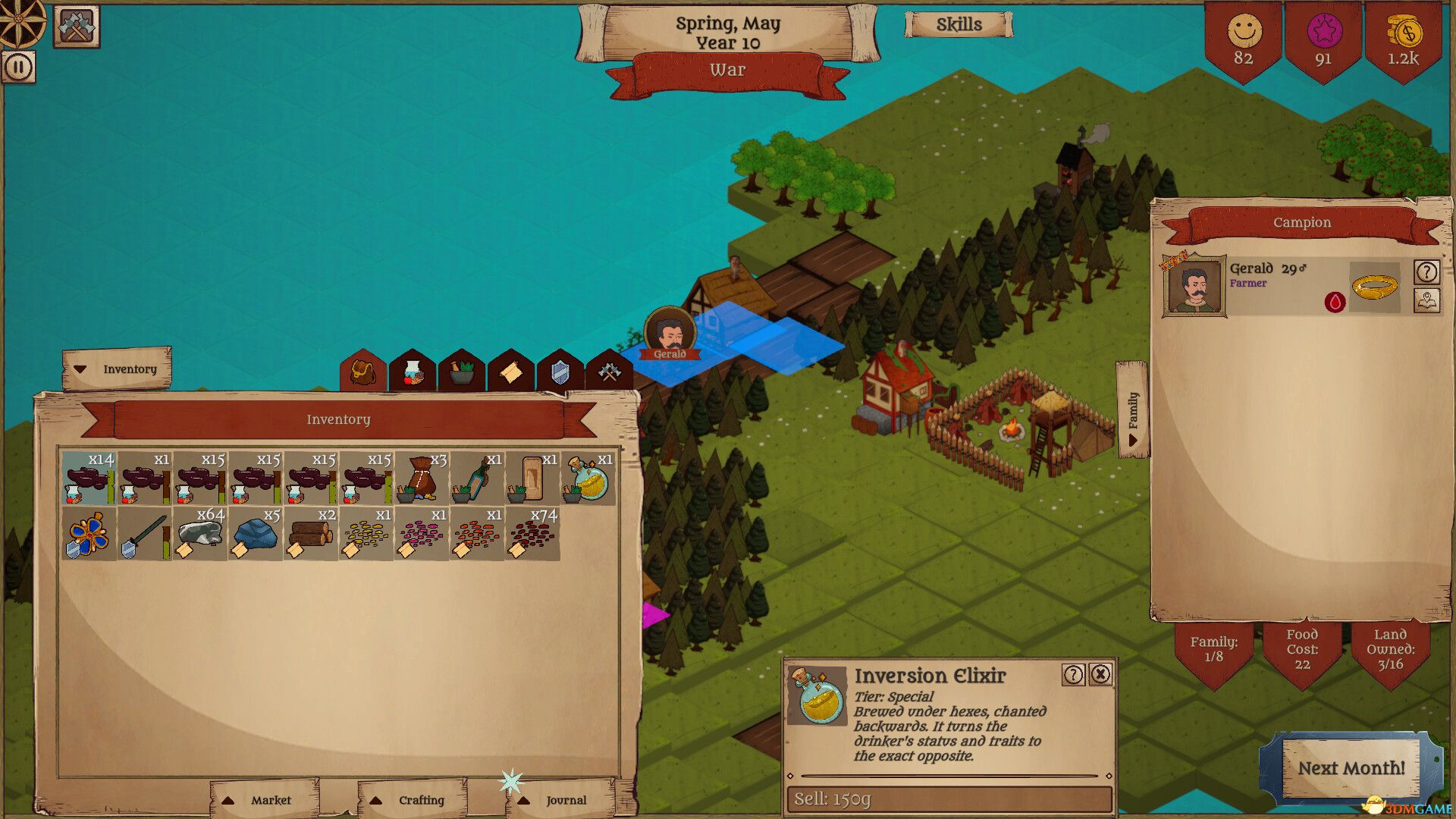Switch to the Journal tab
1456x819 pixels.
(x=554, y=800)
